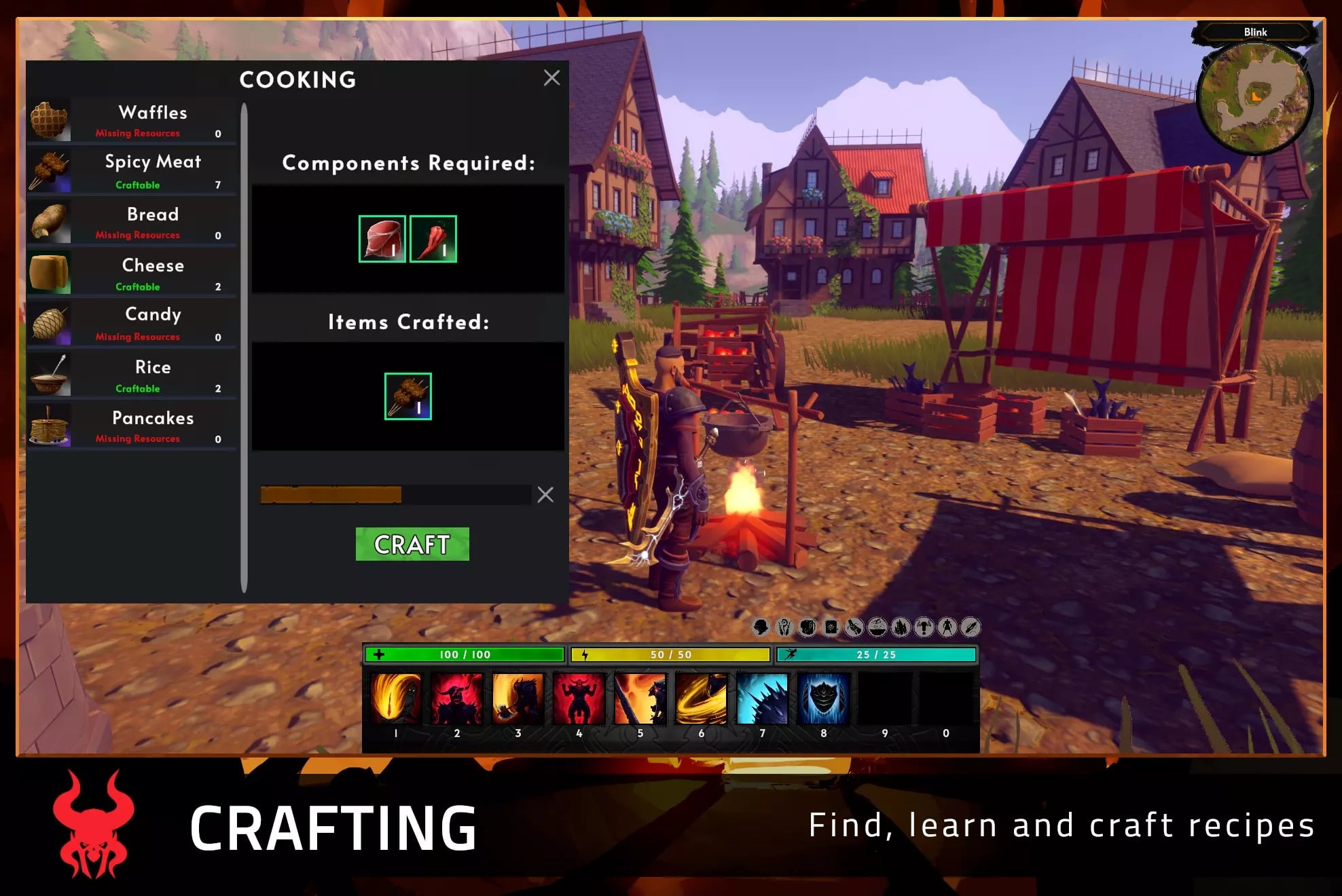Click the green CRAFT button
This screenshot has width=1342, height=896.
pos(412,544)
